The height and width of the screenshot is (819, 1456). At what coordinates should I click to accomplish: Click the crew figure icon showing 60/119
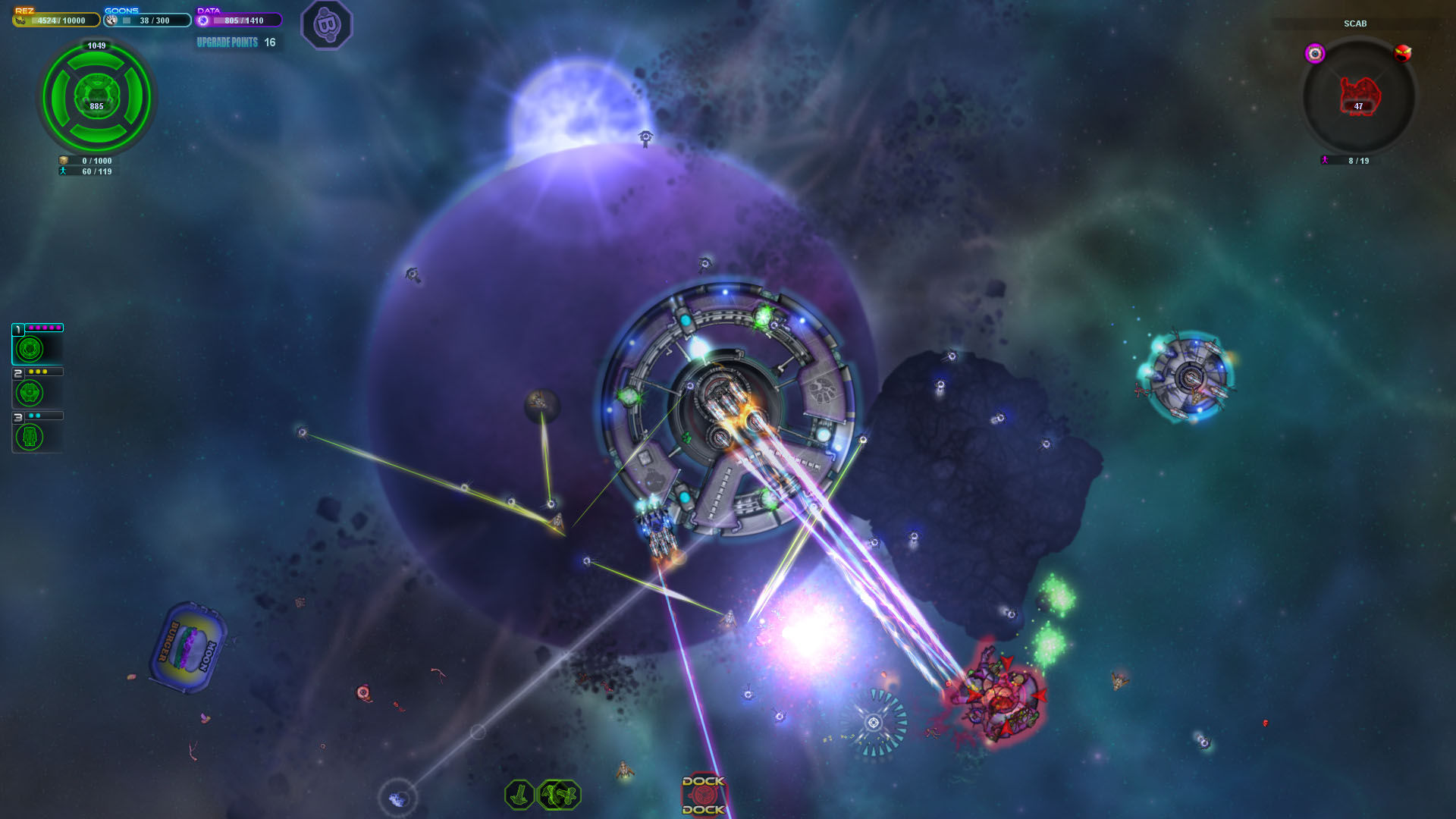[62, 171]
